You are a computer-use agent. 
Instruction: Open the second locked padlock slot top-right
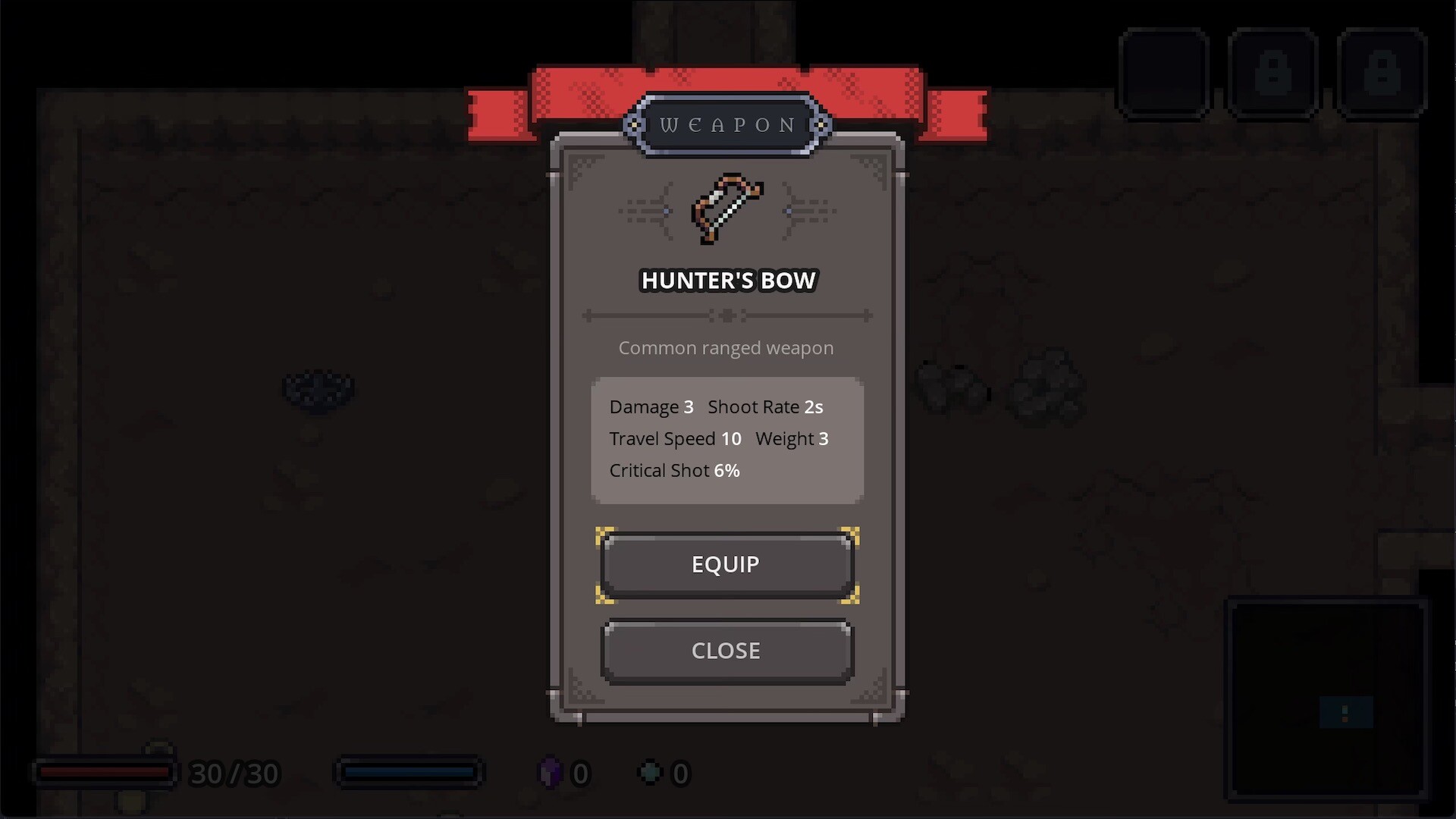coord(1382,74)
